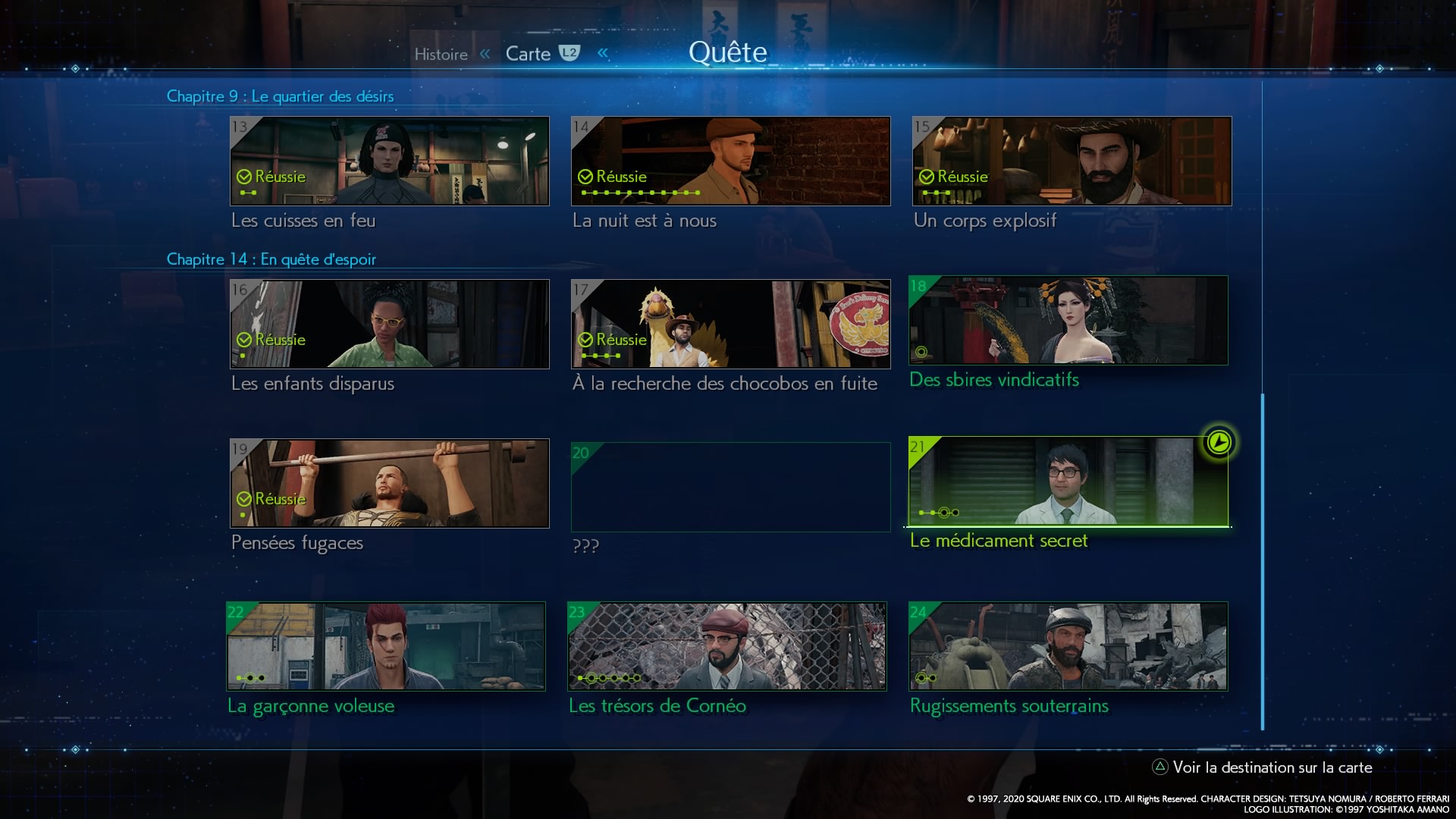This screenshot has width=1456, height=819.
Task: Choose Le médicament secret quest
Action: 1068,481
